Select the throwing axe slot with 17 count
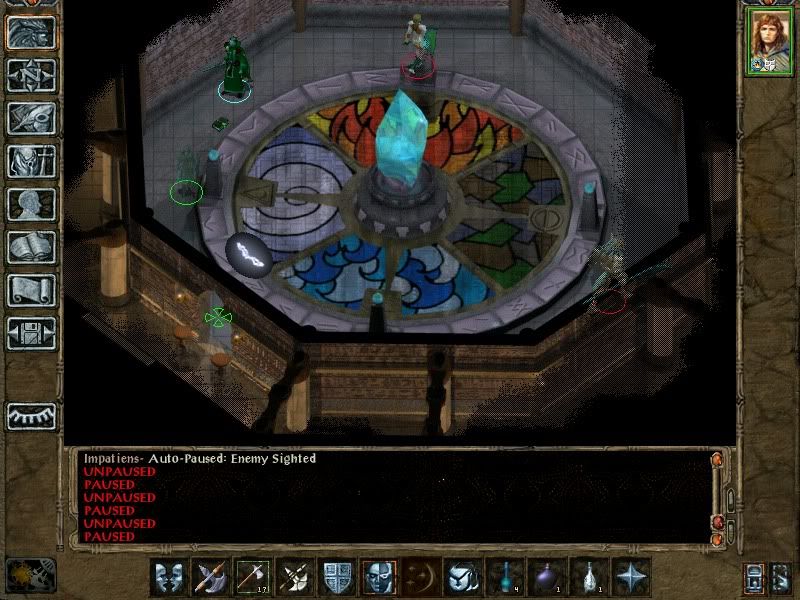 click(x=251, y=577)
